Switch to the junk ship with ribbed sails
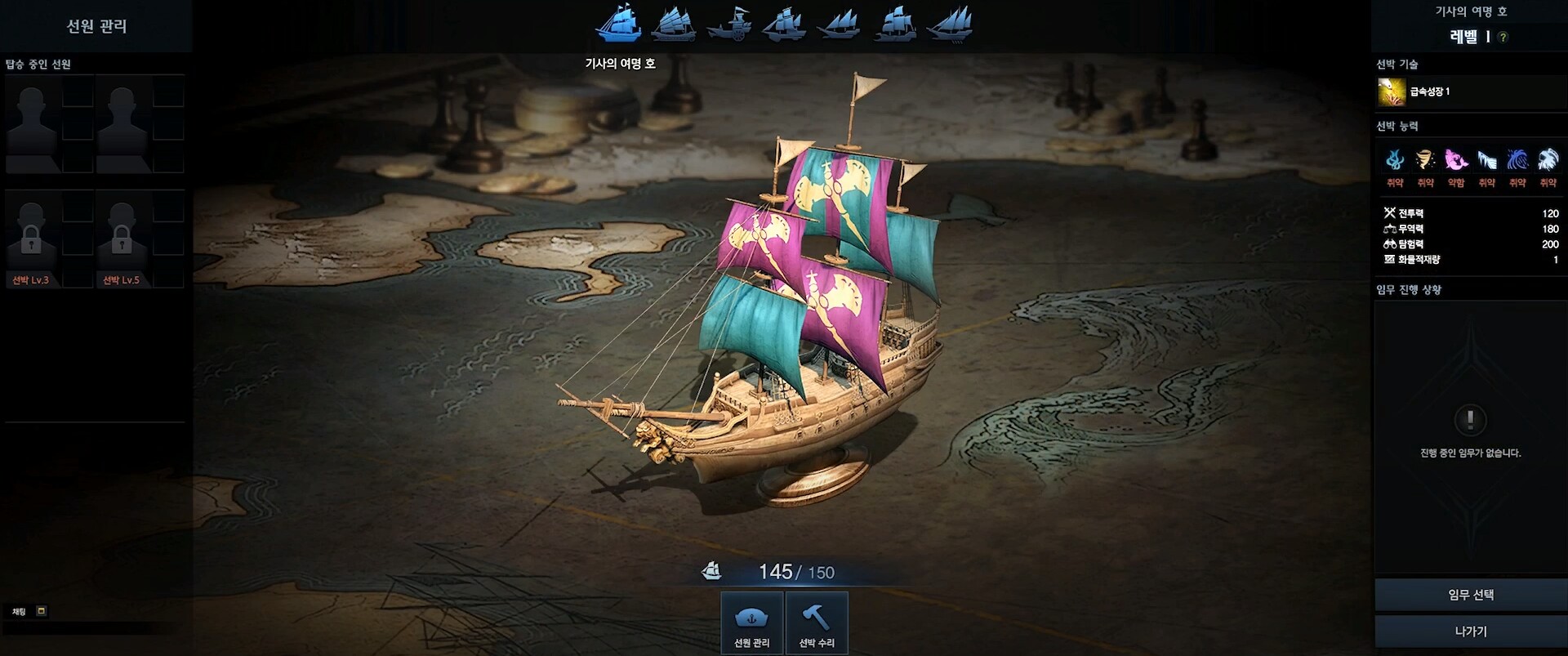This screenshot has width=1568, height=656. [x=674, y=25]
